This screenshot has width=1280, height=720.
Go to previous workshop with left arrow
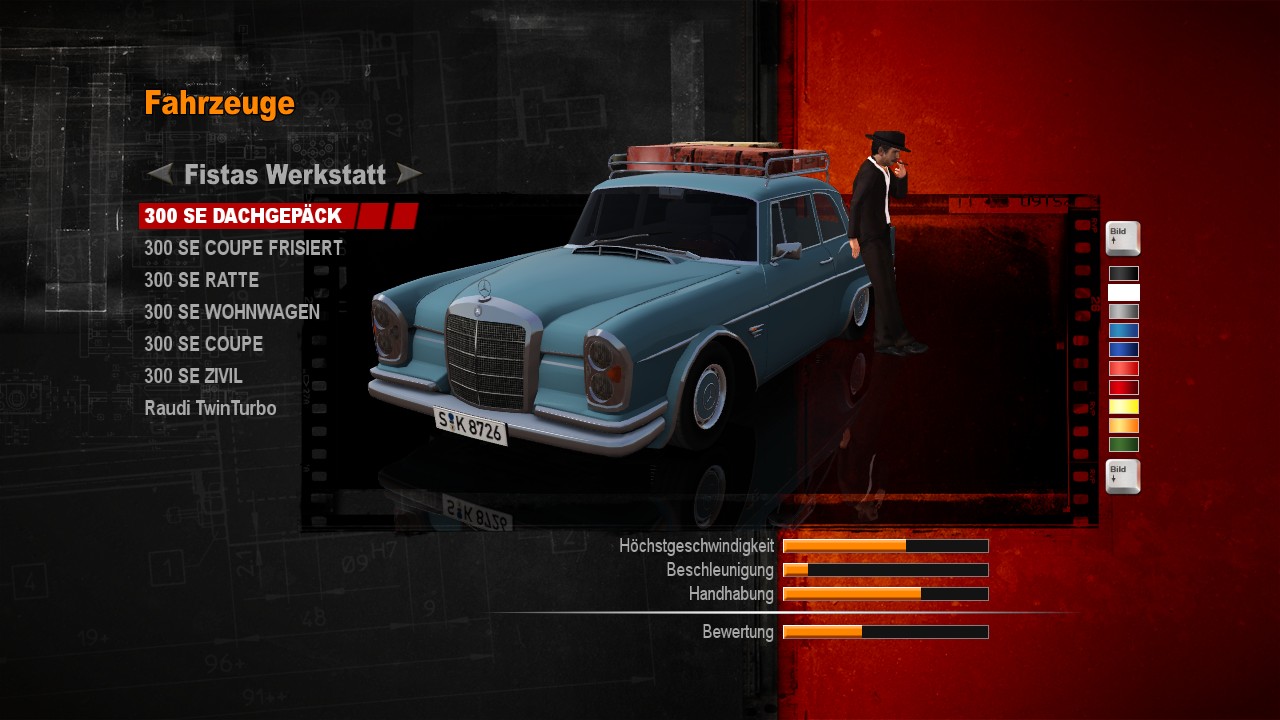(x=160, y=174)
